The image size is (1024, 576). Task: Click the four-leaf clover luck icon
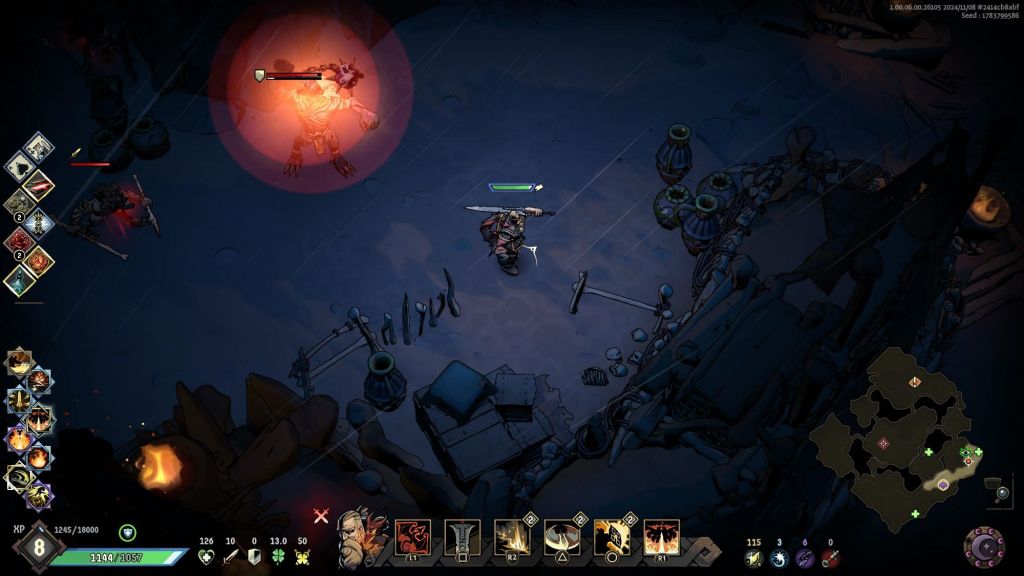(x=278, y=557)
